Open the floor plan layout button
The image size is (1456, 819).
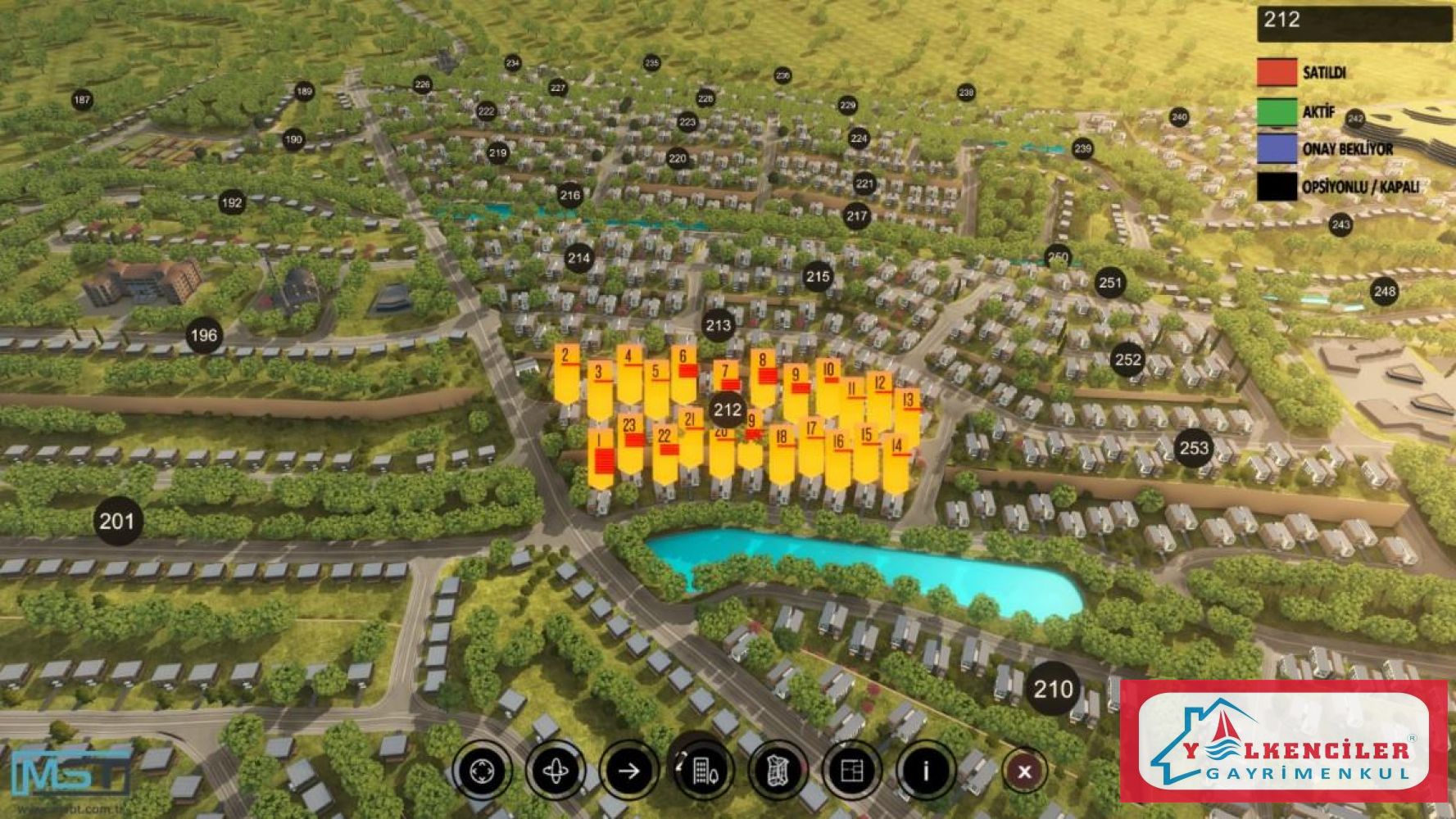[x=852, y=771]
